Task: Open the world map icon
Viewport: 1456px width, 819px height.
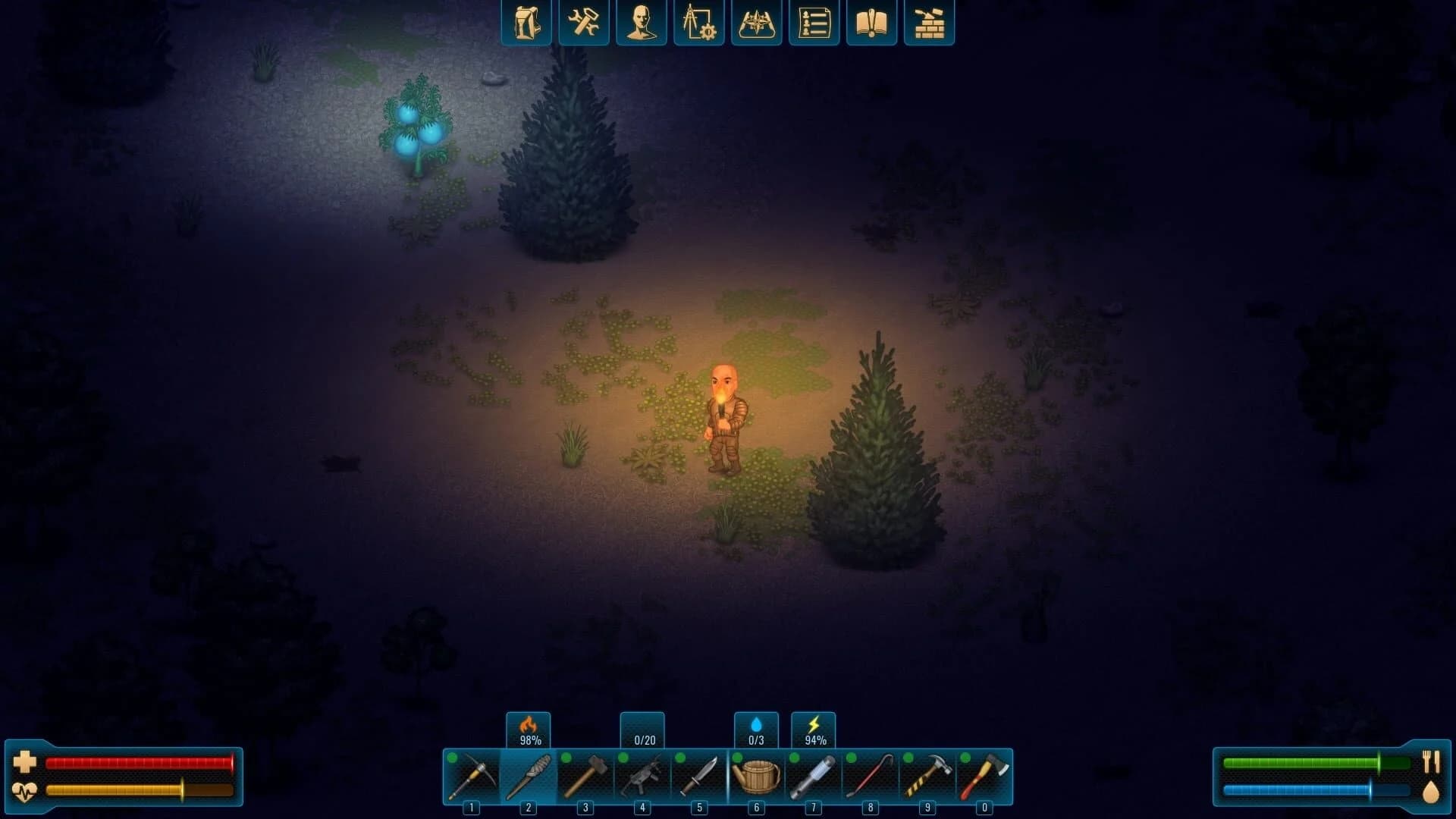Action: point(757,23)
